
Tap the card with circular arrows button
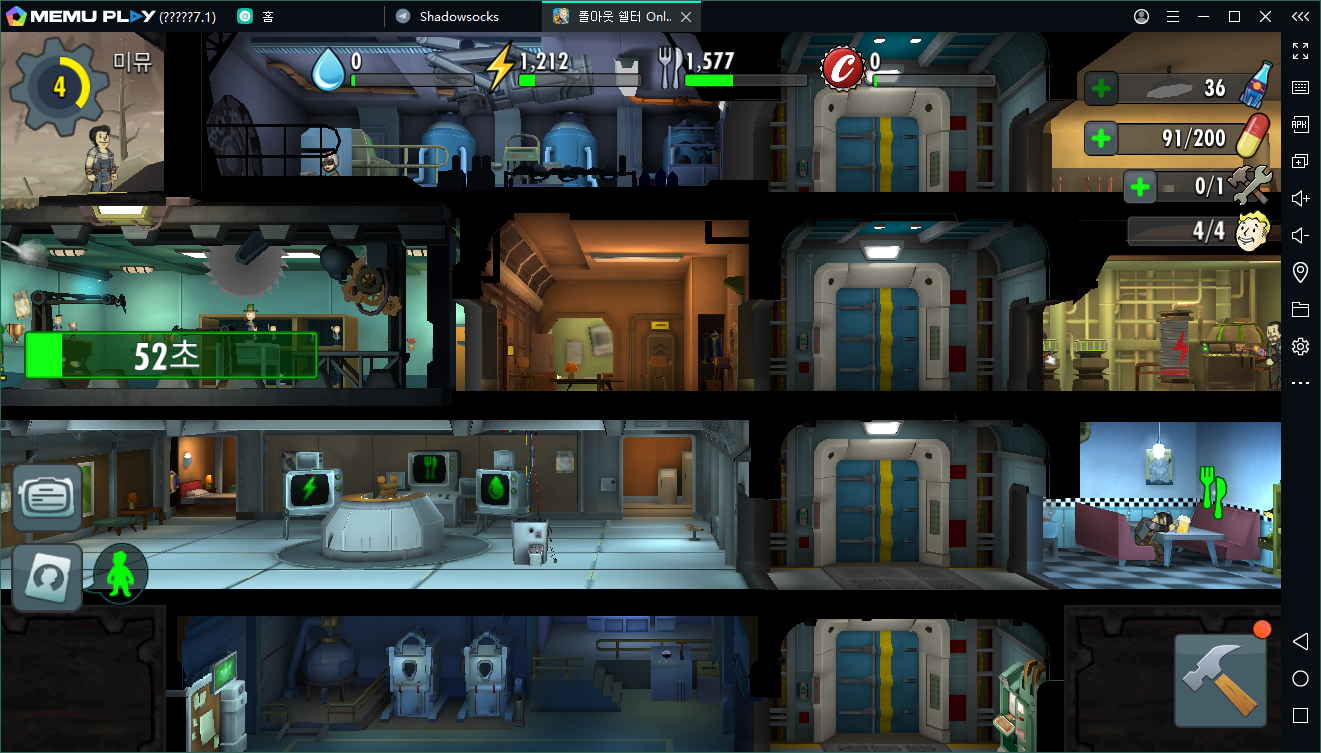pyautogui.click(x=47, y=577)
